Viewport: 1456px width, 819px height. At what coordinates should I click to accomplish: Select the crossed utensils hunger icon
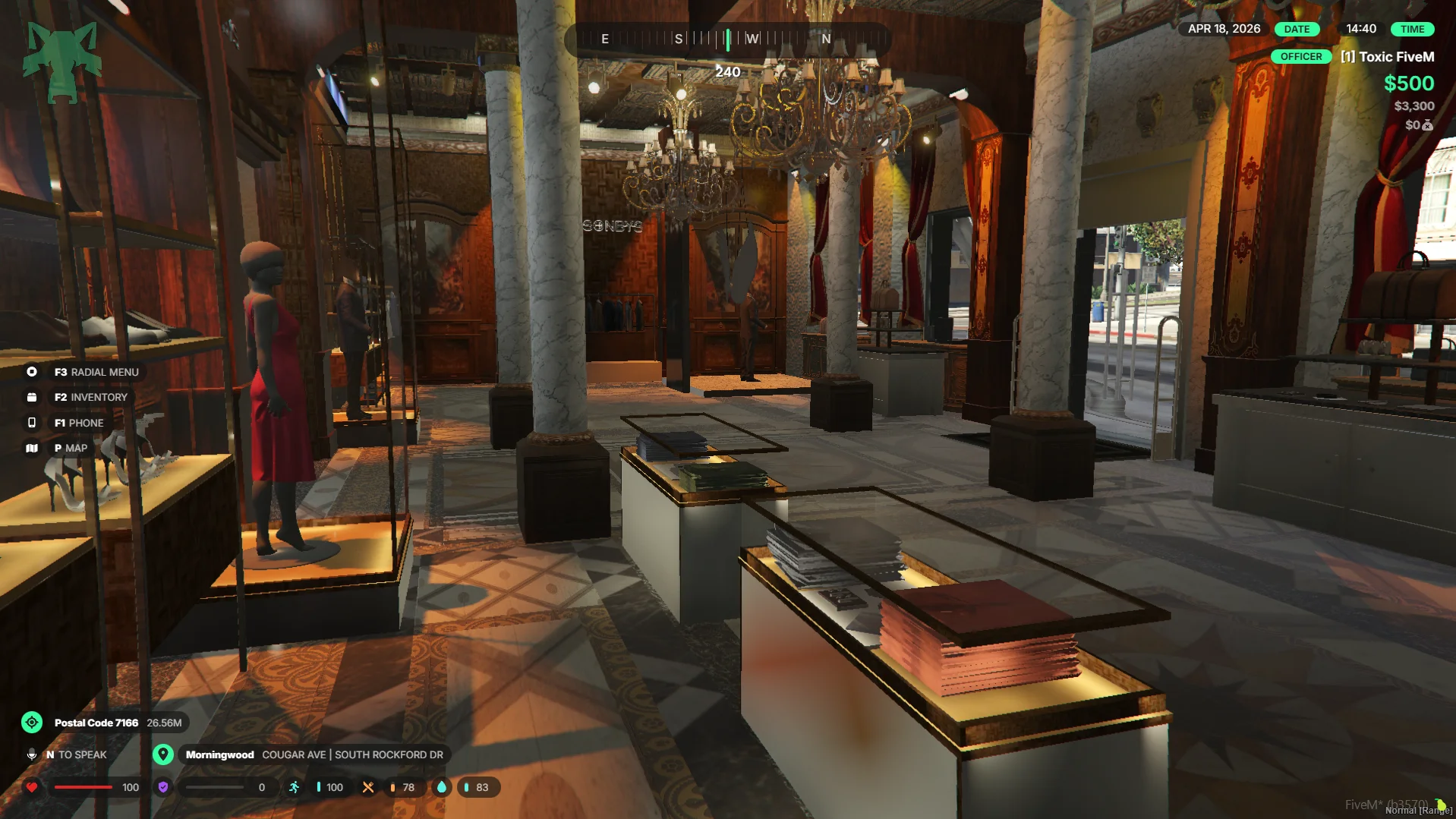[368, 787]
